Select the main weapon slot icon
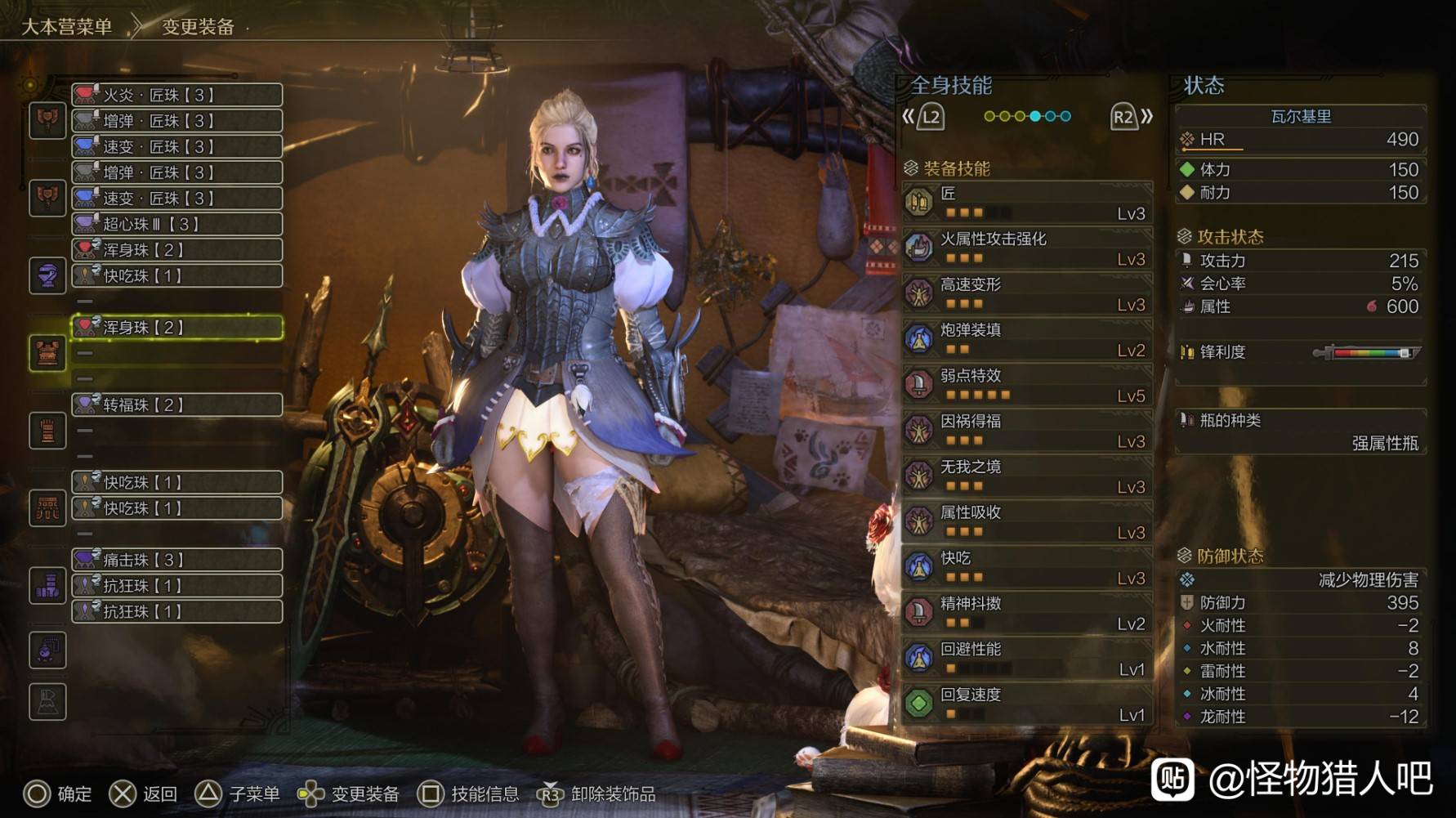 coord(47,121)
